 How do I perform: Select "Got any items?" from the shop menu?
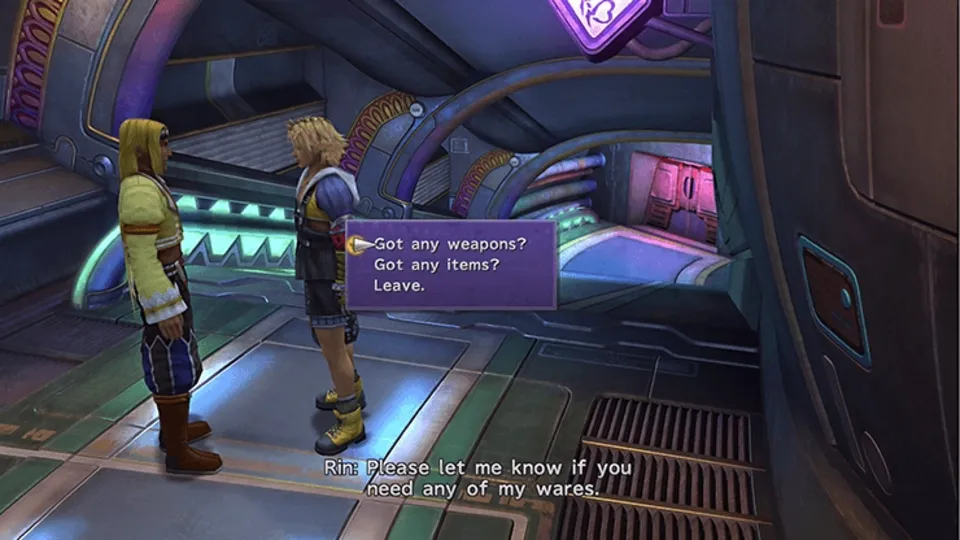(435, 264)
